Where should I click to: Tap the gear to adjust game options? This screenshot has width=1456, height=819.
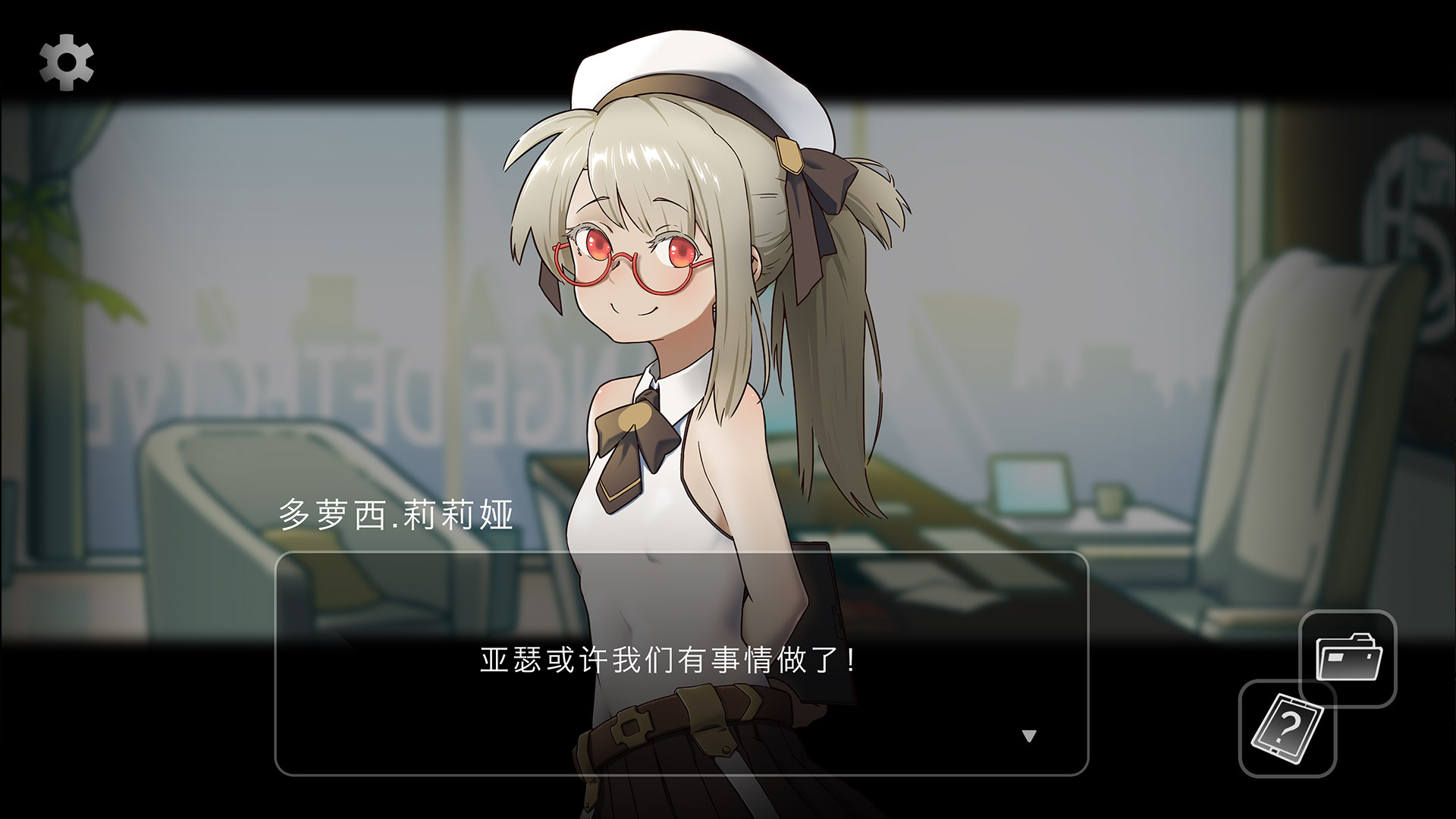point(67,64)
